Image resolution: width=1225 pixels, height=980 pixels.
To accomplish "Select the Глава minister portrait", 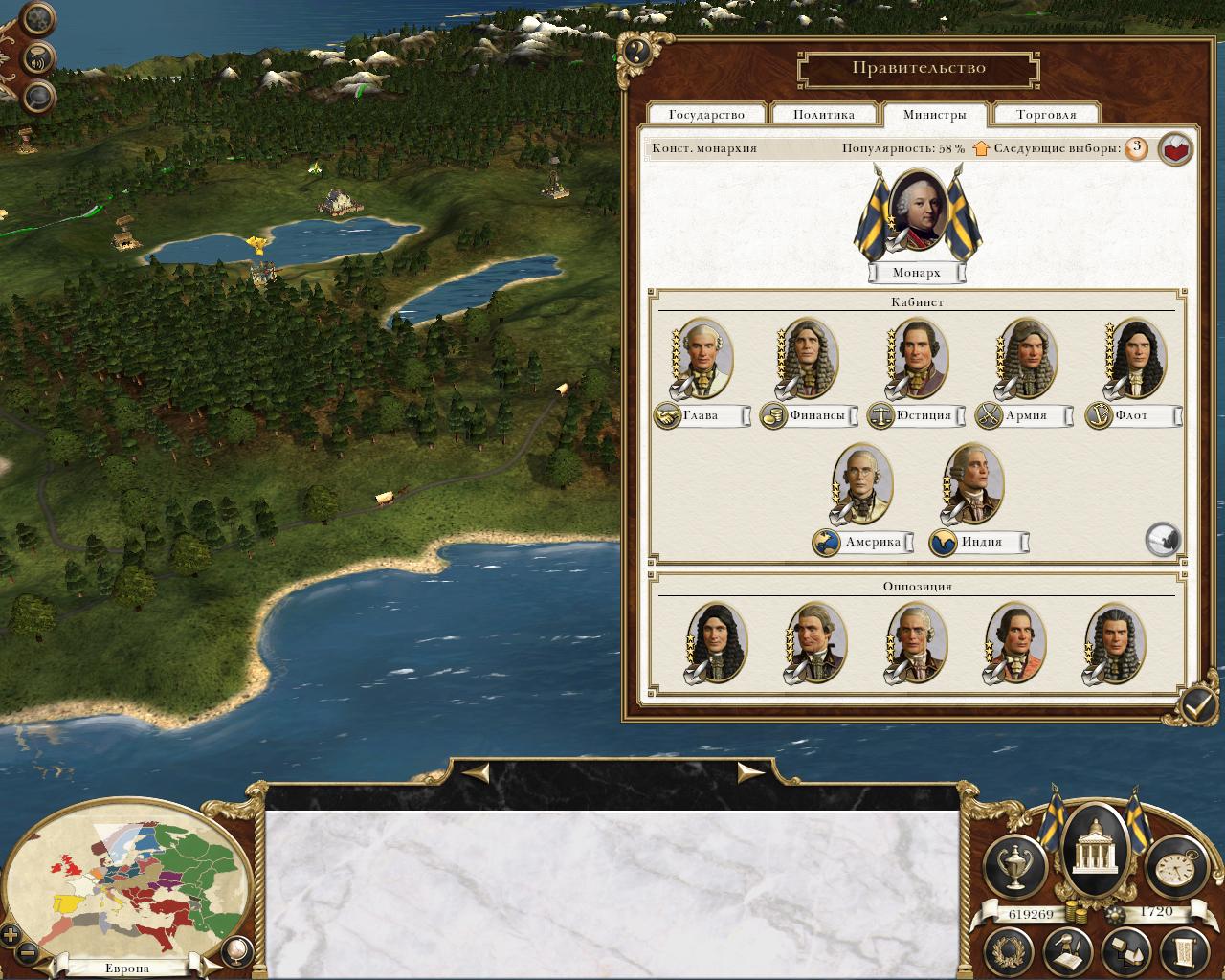I will (x=703, y=359).
